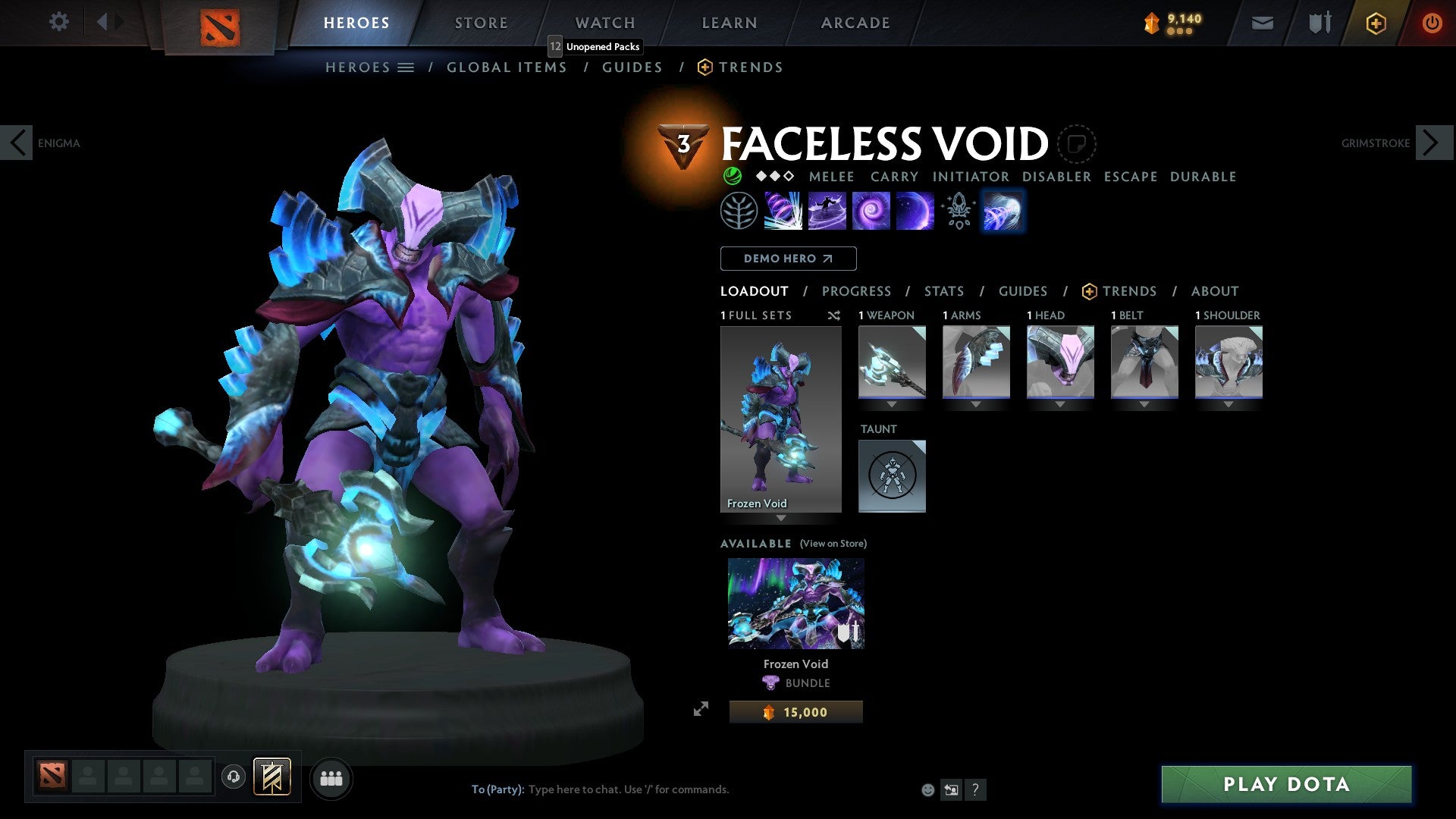
Task: Click the Dota Plus hexagon icon
Action: click(x=1375, y=23)
